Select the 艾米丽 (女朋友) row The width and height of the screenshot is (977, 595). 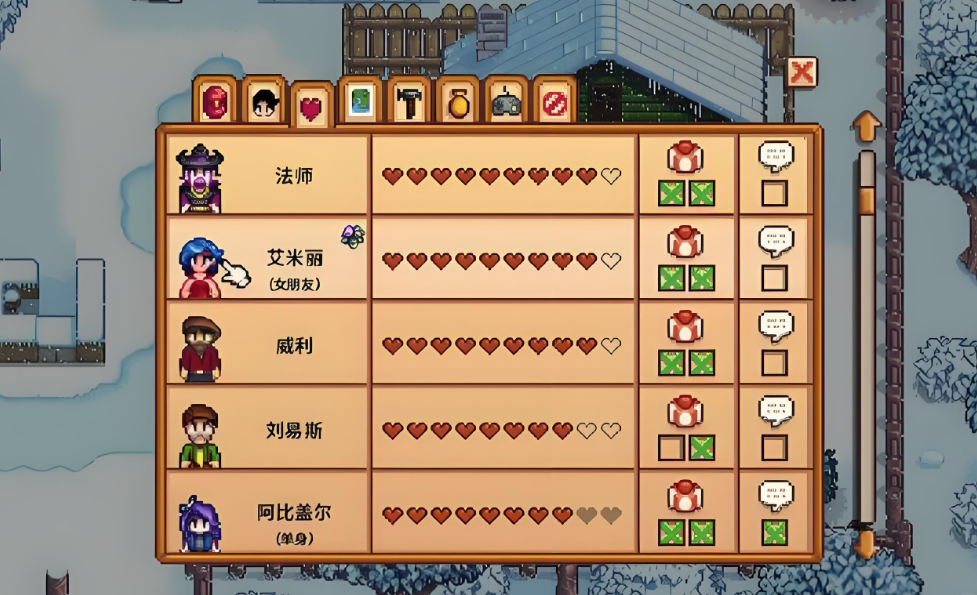click(x=293, y=260)
